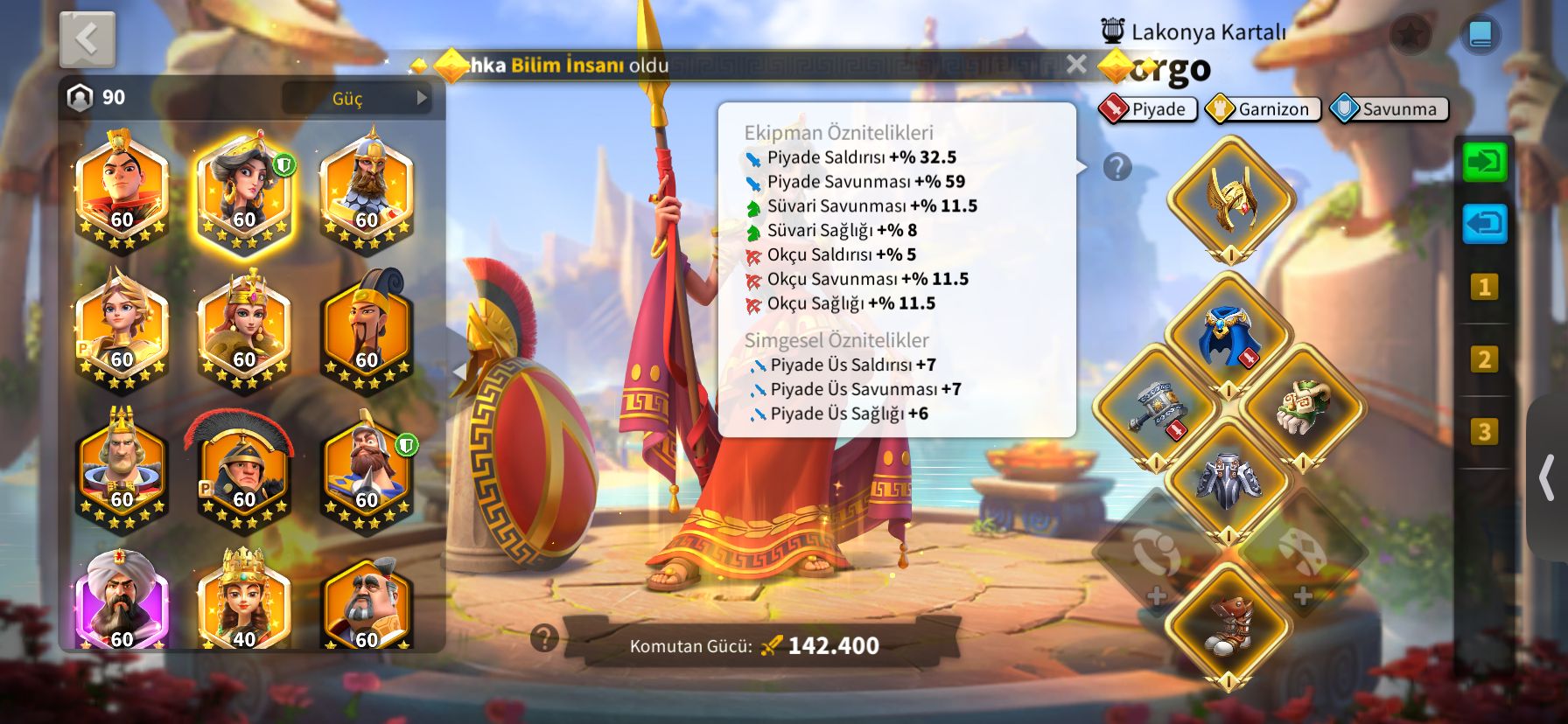Screen dimensions: 1568x724
Task: Toggle the star favorite button
Action: (1410, 35)
